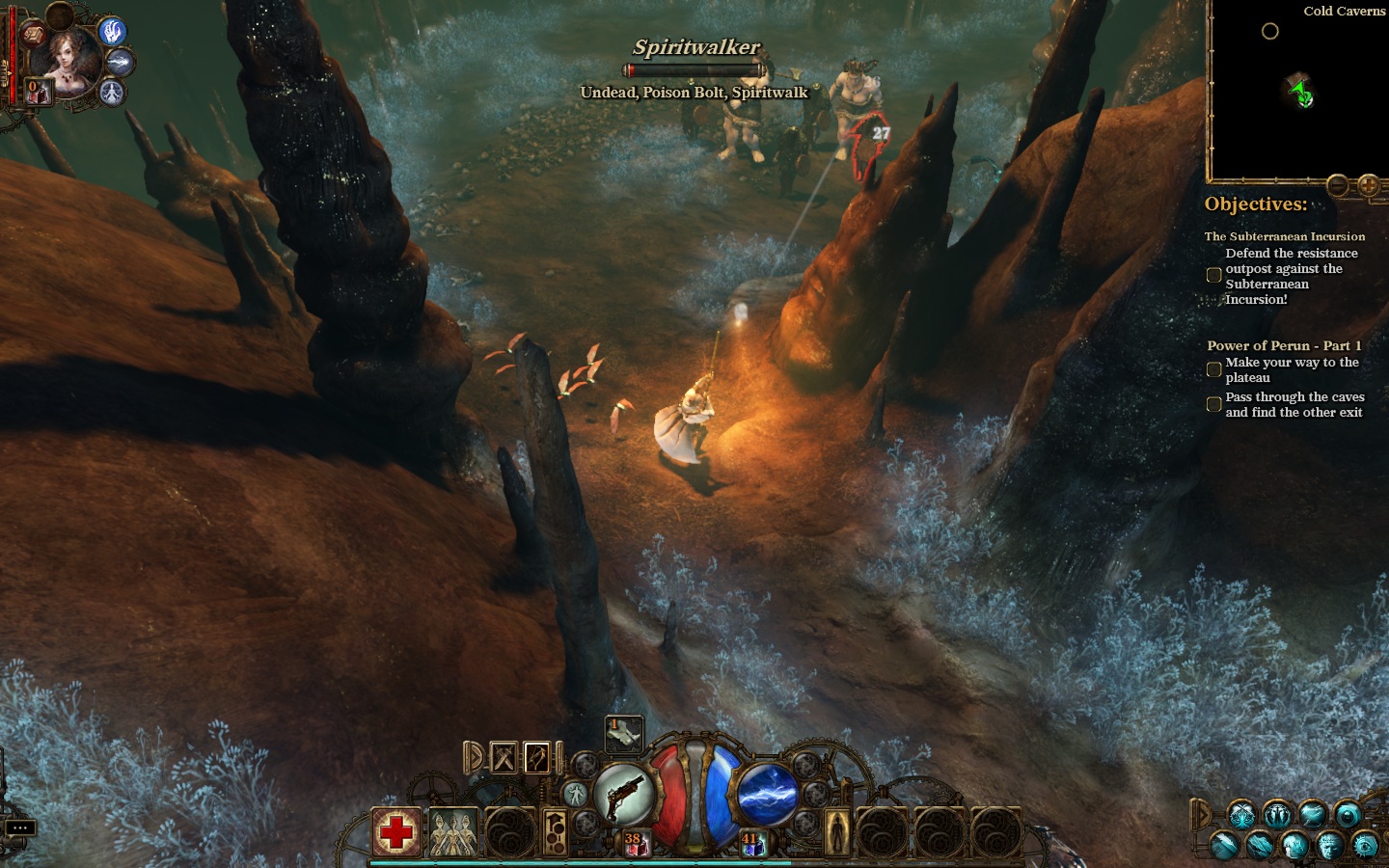Screen dimensions: 1389x868
Task: Use the red health potion
Action: pyautogui.click(x=636, y=844)
